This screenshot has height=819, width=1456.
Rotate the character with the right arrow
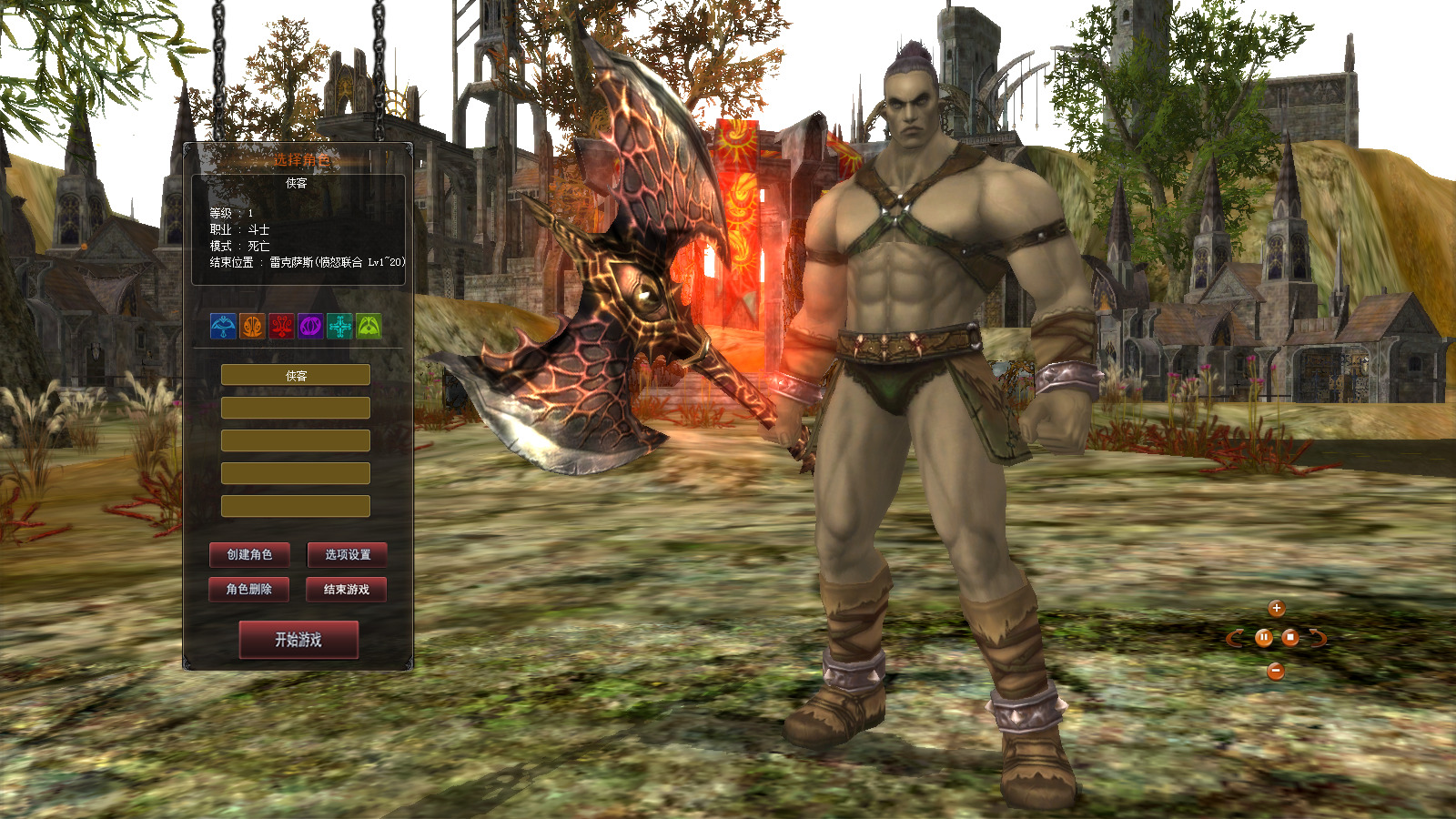point(1318,638)
